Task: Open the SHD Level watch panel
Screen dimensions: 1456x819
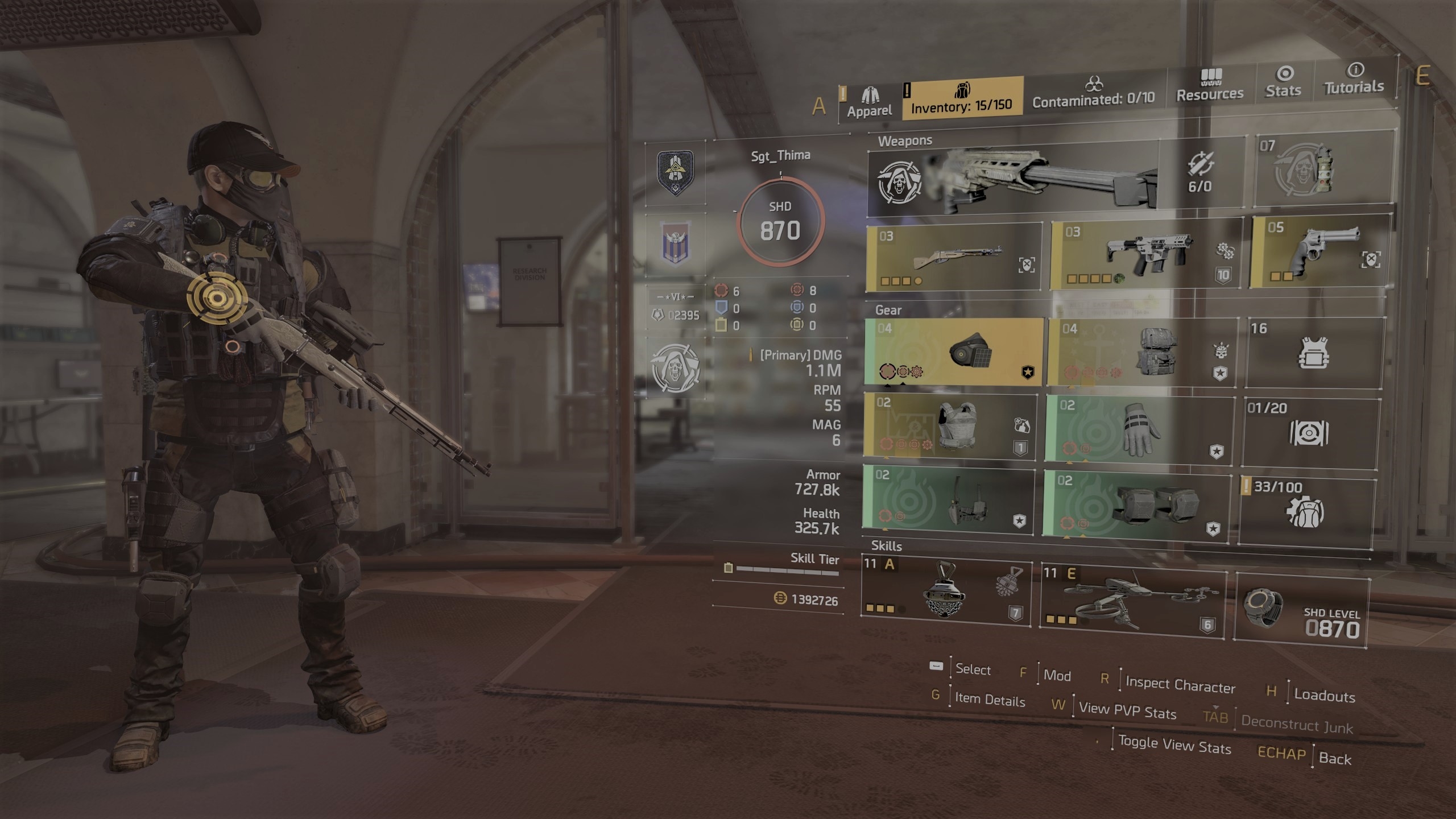Action: click(x=1302, y=614)
